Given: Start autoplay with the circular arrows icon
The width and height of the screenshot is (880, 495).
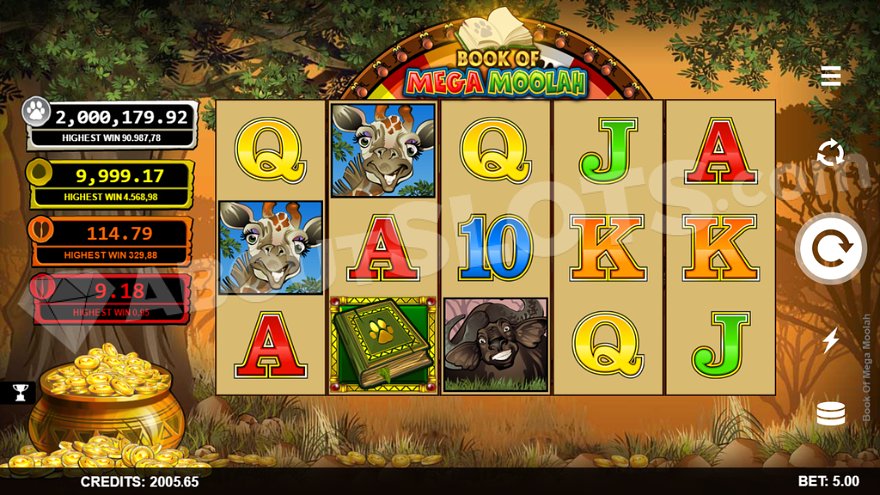Looking at the screenshot, I should 830,154.
